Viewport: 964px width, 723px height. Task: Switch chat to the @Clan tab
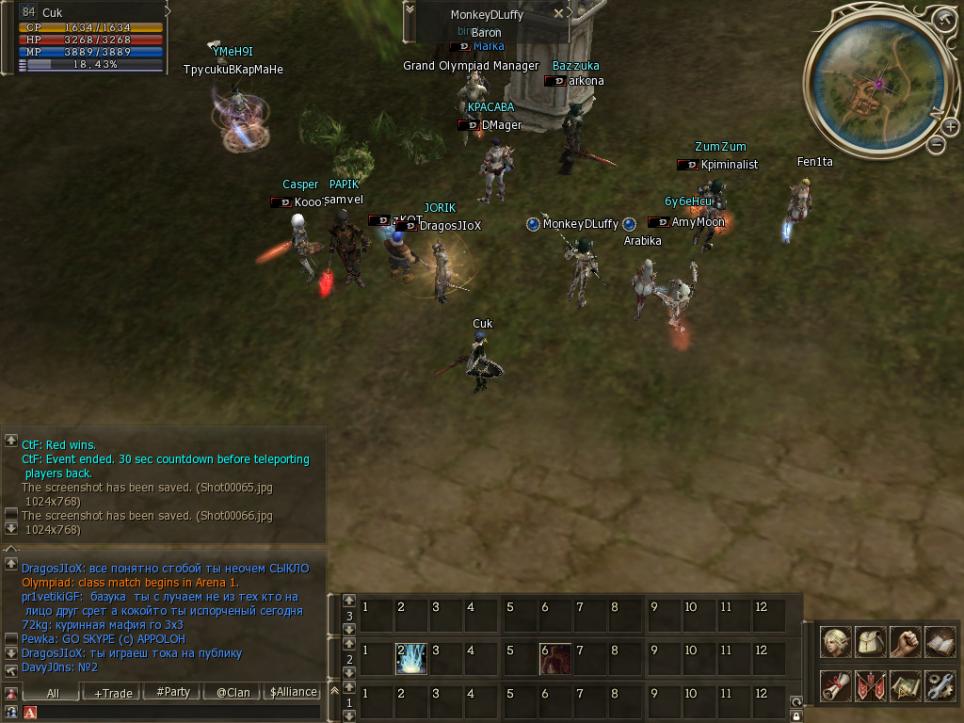click(x=233, y=693)
